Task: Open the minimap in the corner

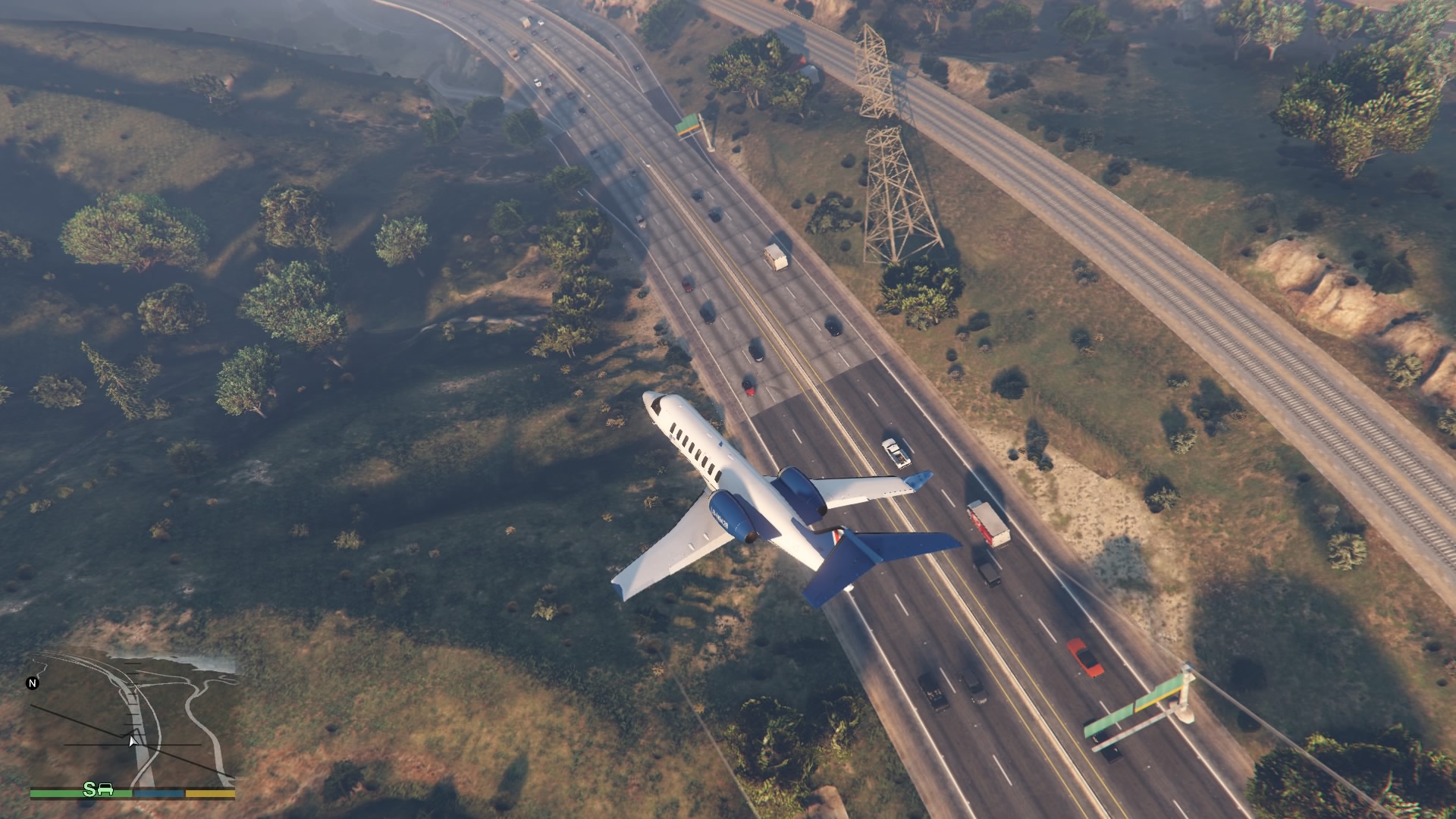Action: tap(133, 720)
